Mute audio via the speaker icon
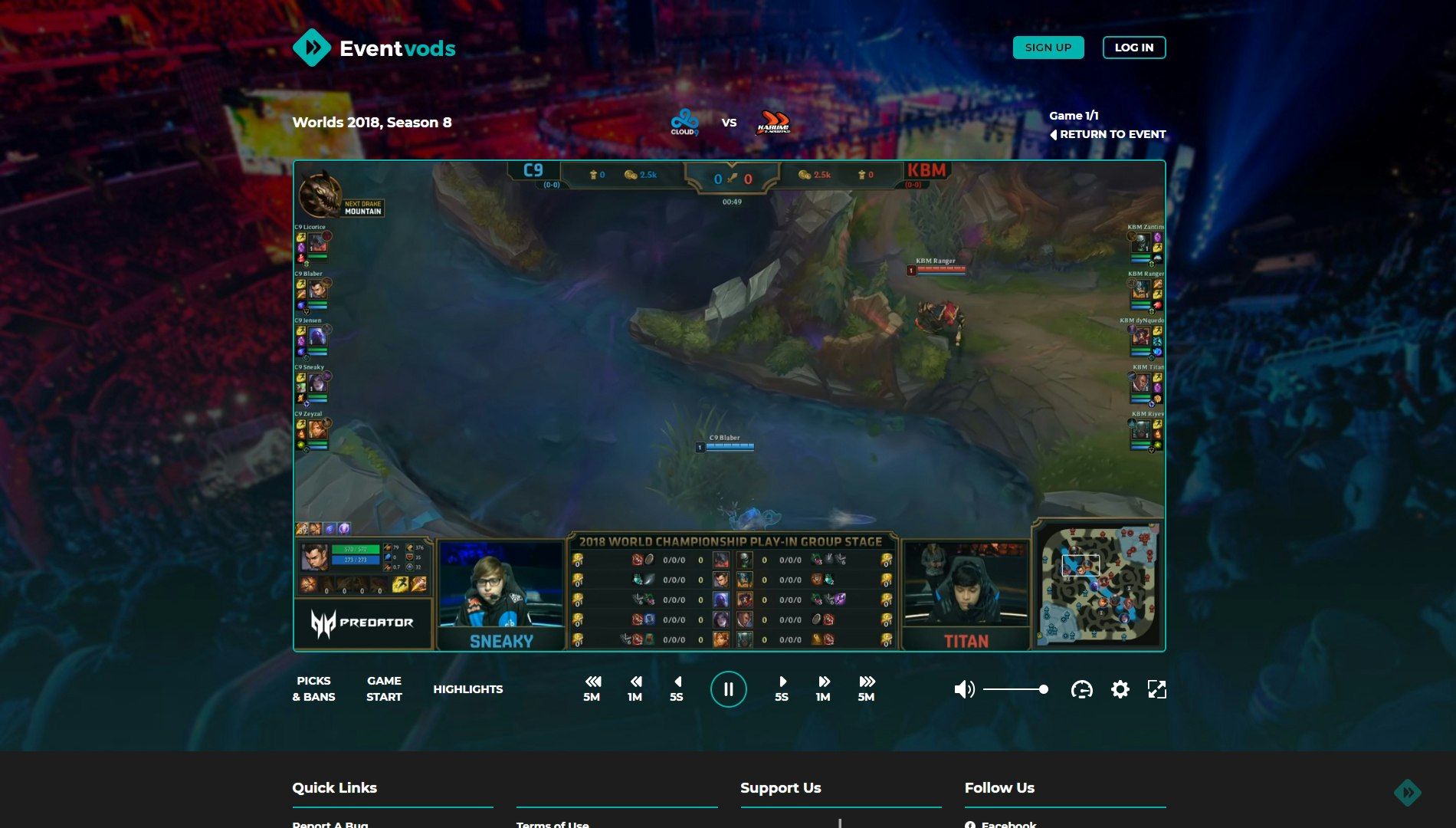 (964, 689)
